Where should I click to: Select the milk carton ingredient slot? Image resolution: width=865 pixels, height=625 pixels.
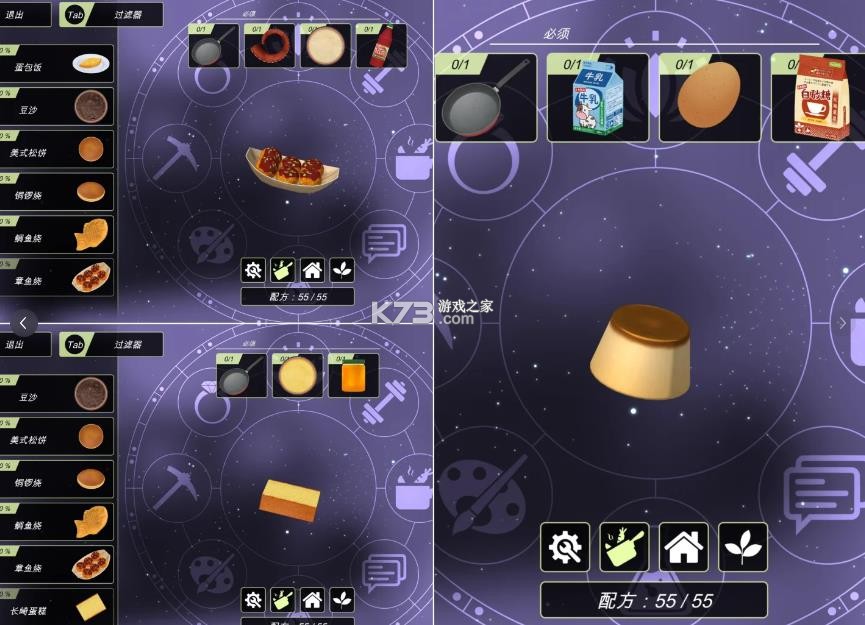point(597,98)
